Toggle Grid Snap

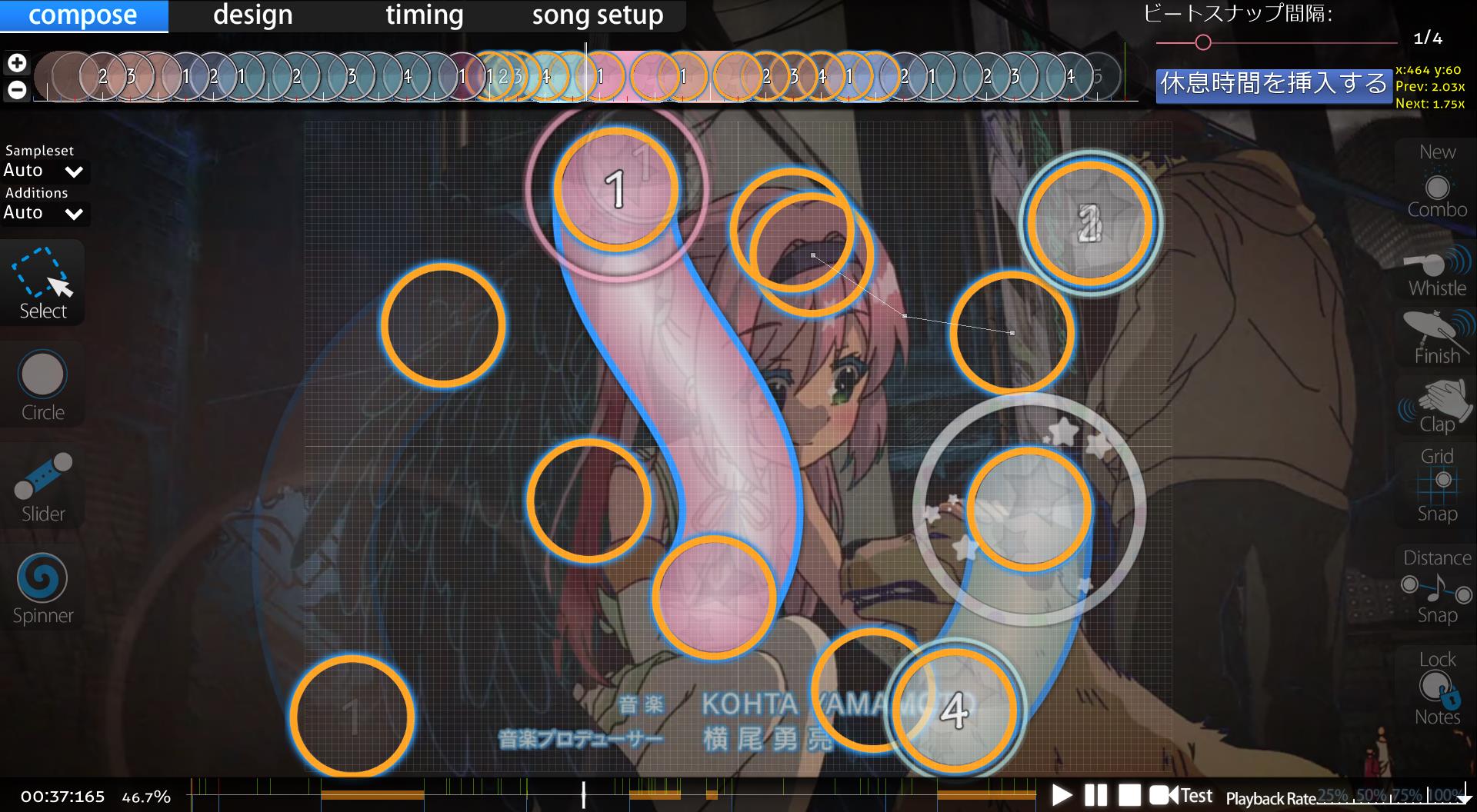1437,486
